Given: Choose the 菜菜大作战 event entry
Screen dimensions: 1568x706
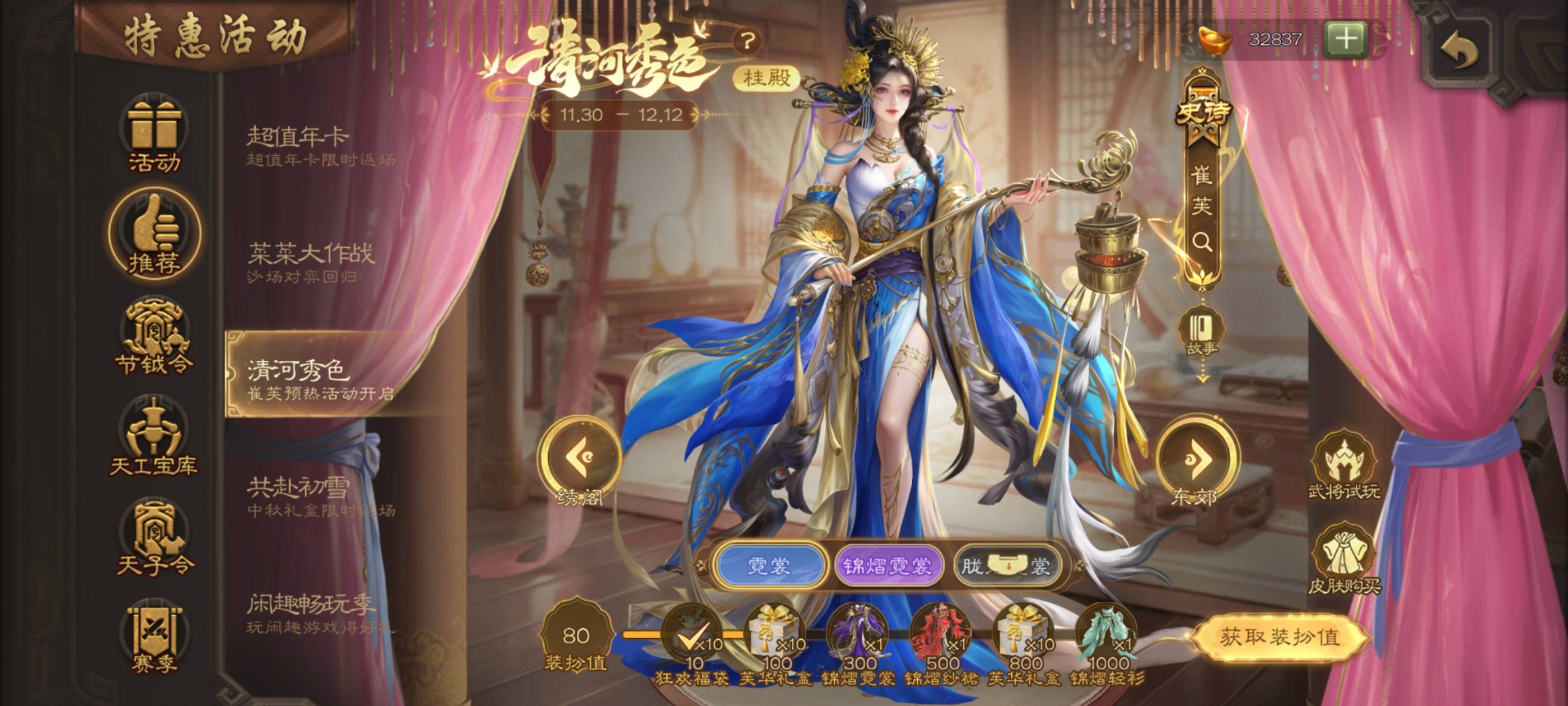Looking at the screenshot, I should point(321,262).
